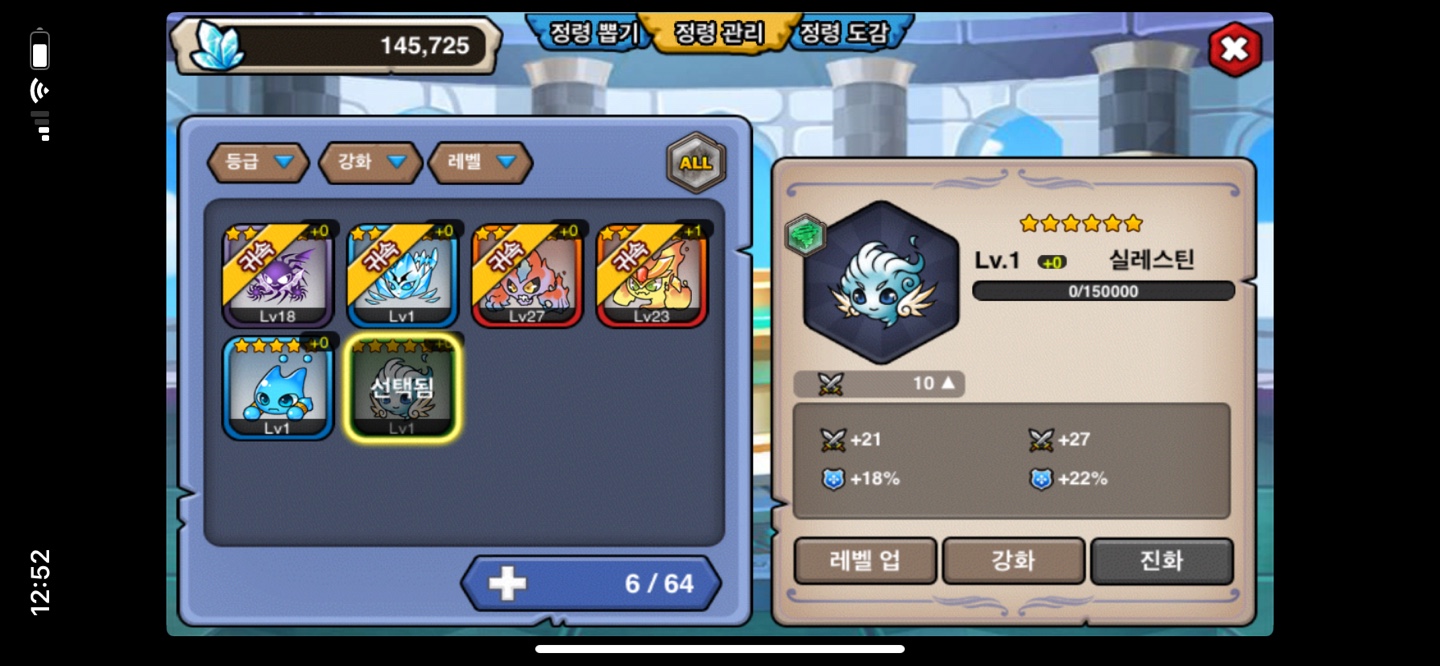Viewport: 1440px width, 666px height.
Task: Pick the Lv23 flame spirit
Action: (652, 276)
